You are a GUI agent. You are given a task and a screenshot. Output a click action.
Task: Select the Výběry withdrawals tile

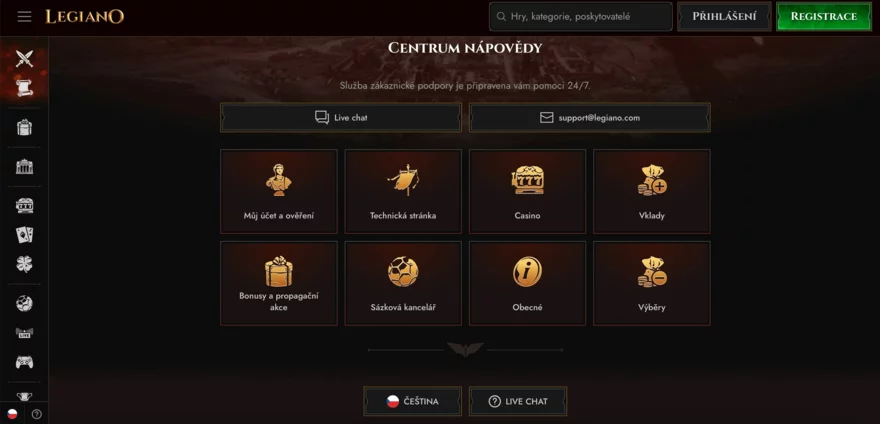(x=651, y=283)
